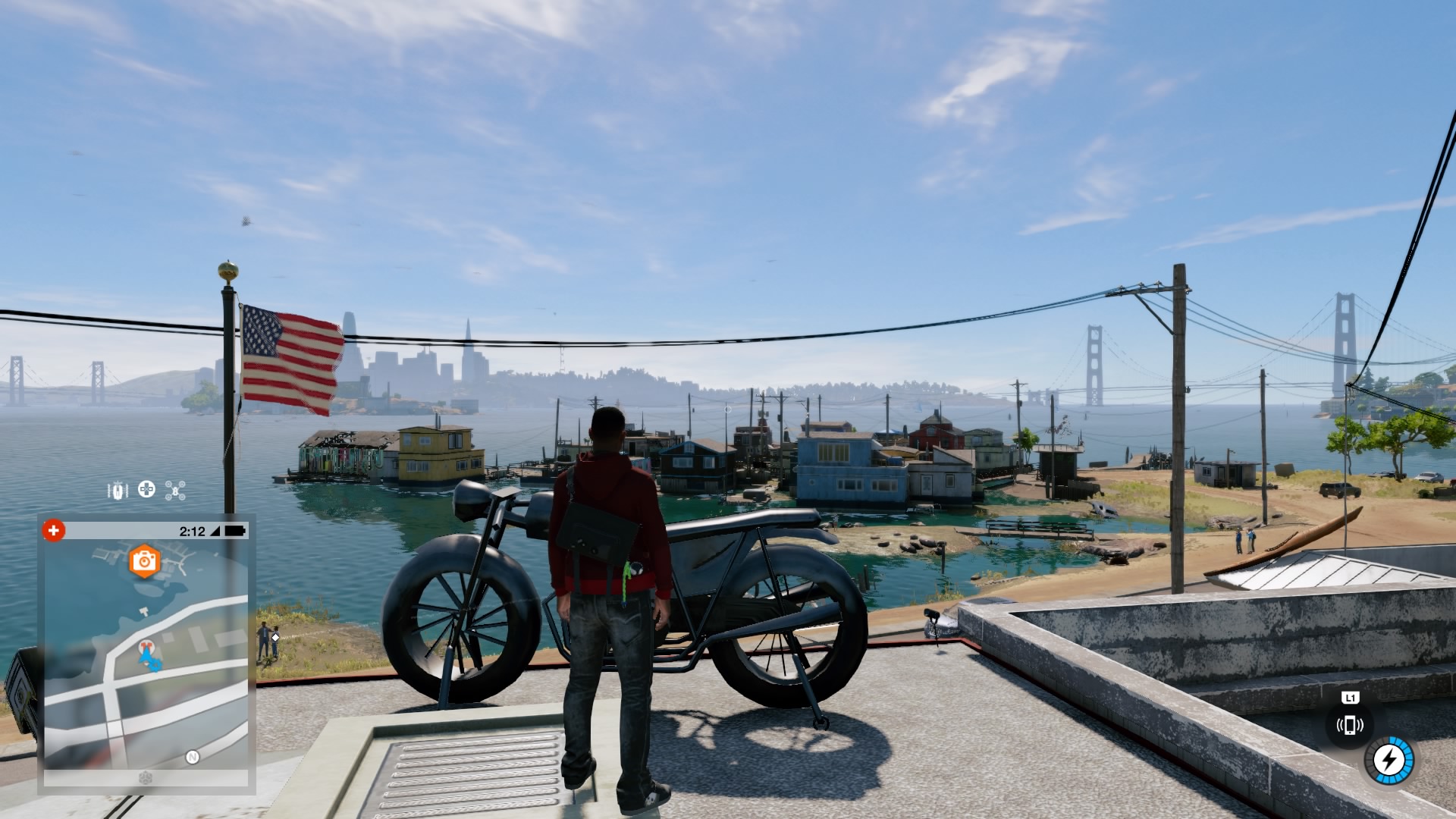Choose the RC Jumper car icon

pyautogui.click(x=118, y=491)
